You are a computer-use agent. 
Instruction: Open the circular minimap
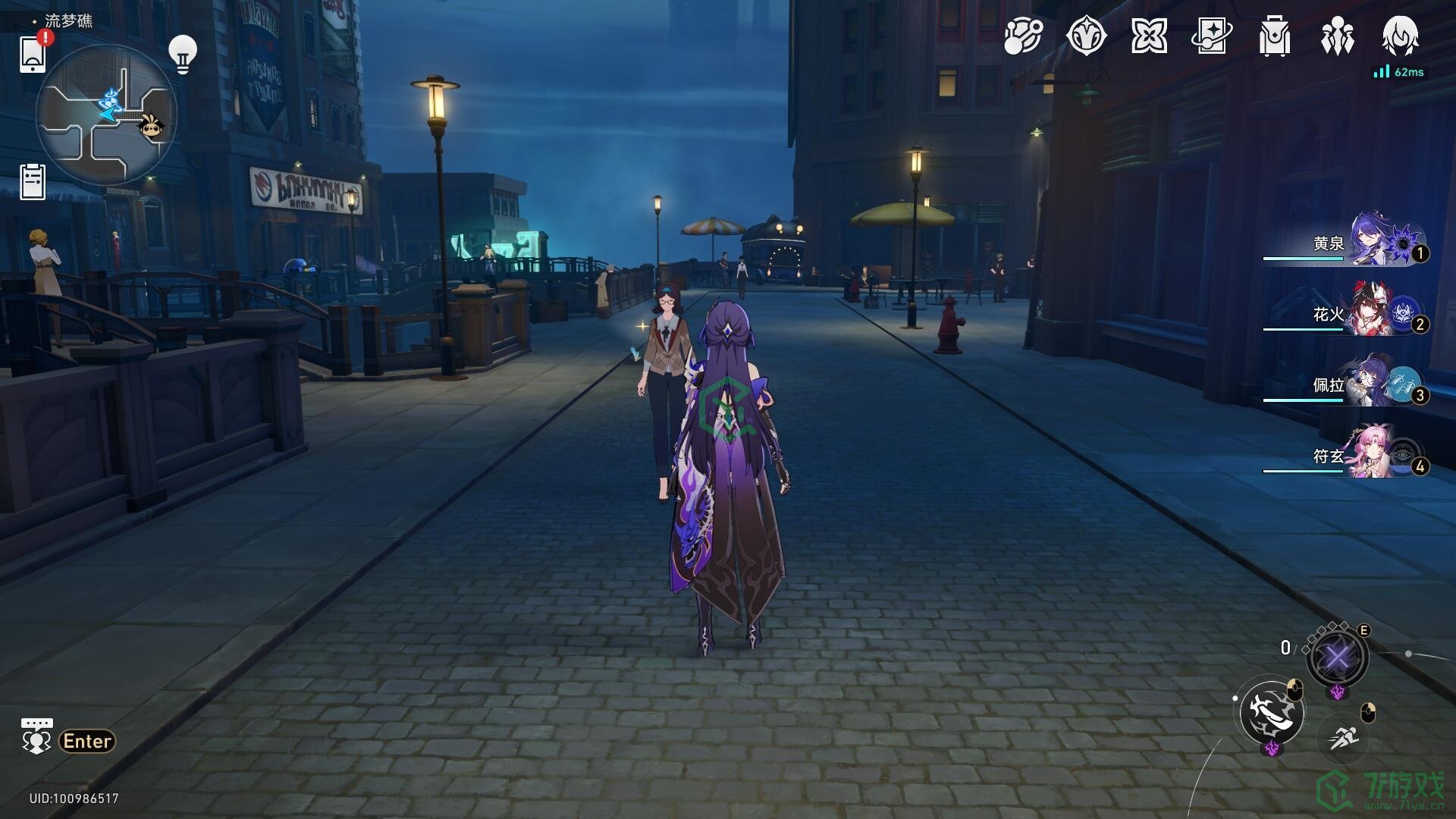tap(106, 115)
